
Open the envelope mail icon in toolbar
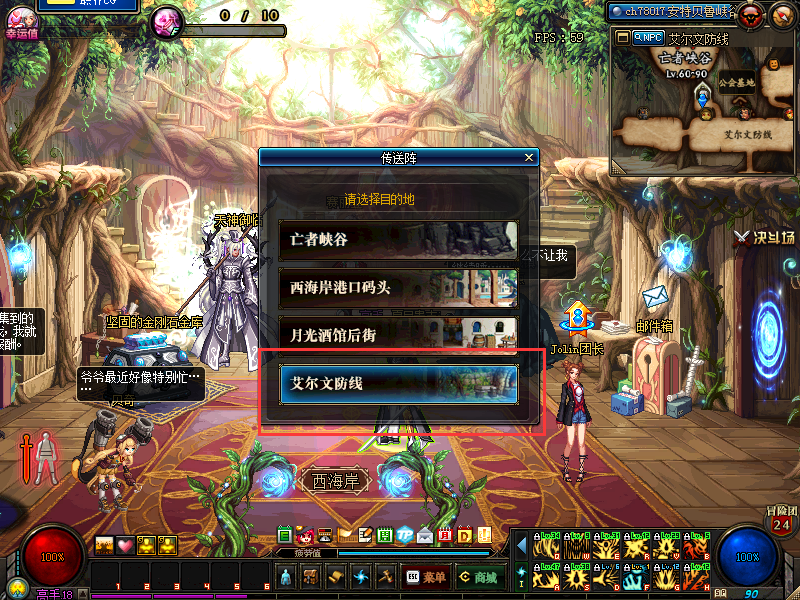click(424, 535)
